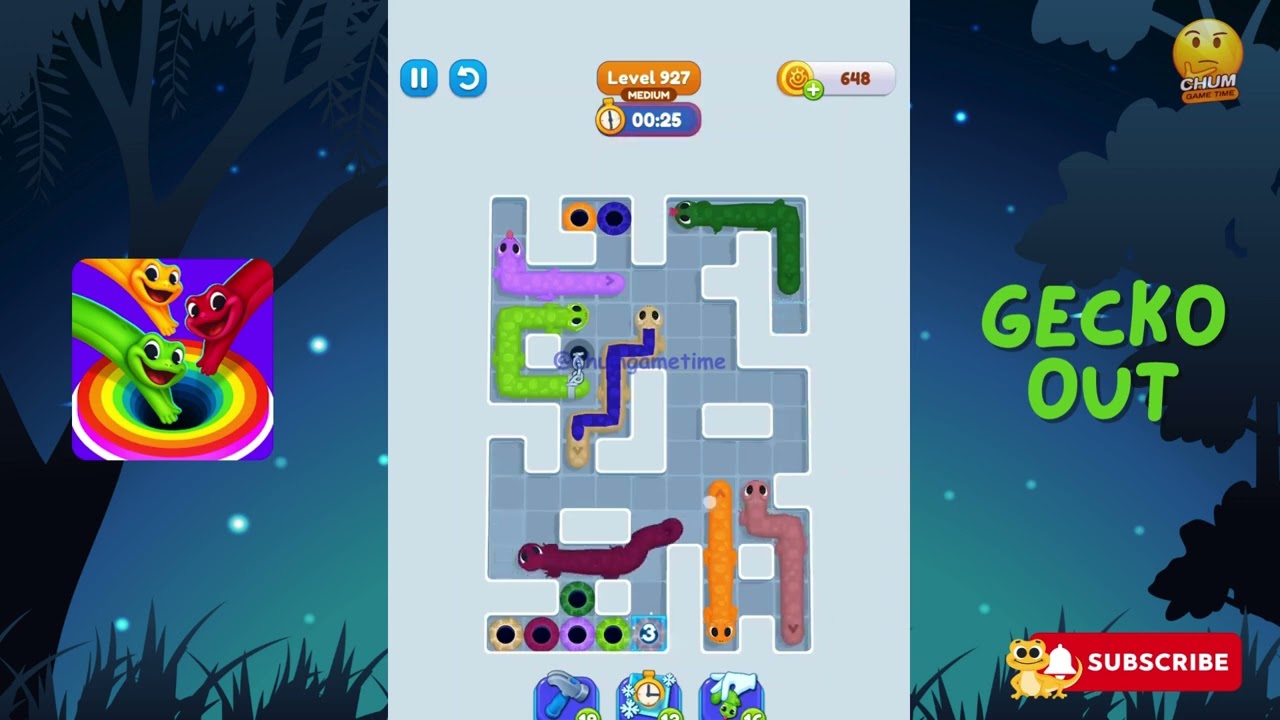The width and height of the screenshot is (1280, 720).
Task: Tap the MEDIUM difficulty label
Action: click(x=648, y=93)
